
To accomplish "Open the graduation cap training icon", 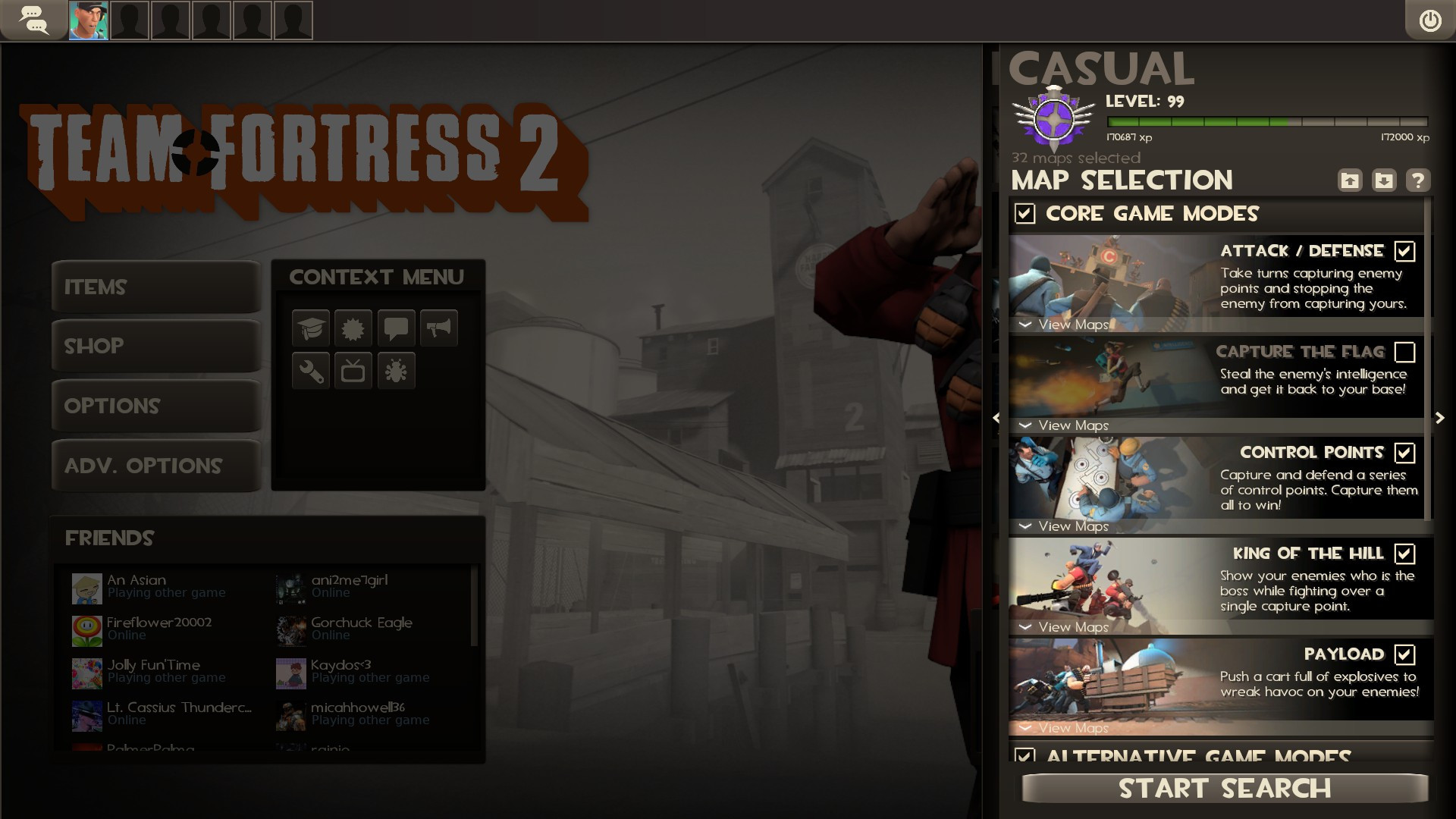I will tap(311, 328).
